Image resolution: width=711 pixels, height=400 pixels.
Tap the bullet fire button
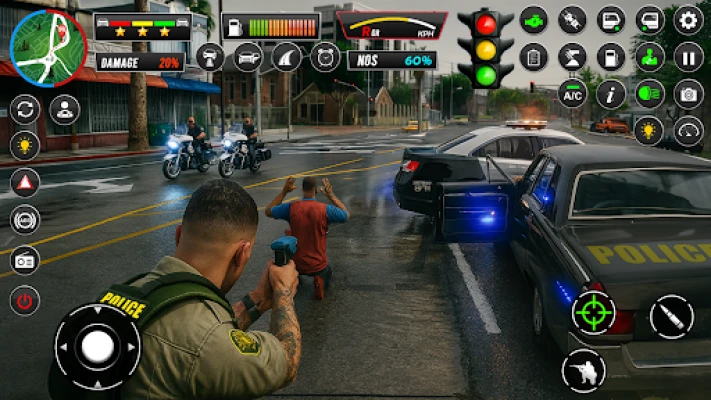671,317
